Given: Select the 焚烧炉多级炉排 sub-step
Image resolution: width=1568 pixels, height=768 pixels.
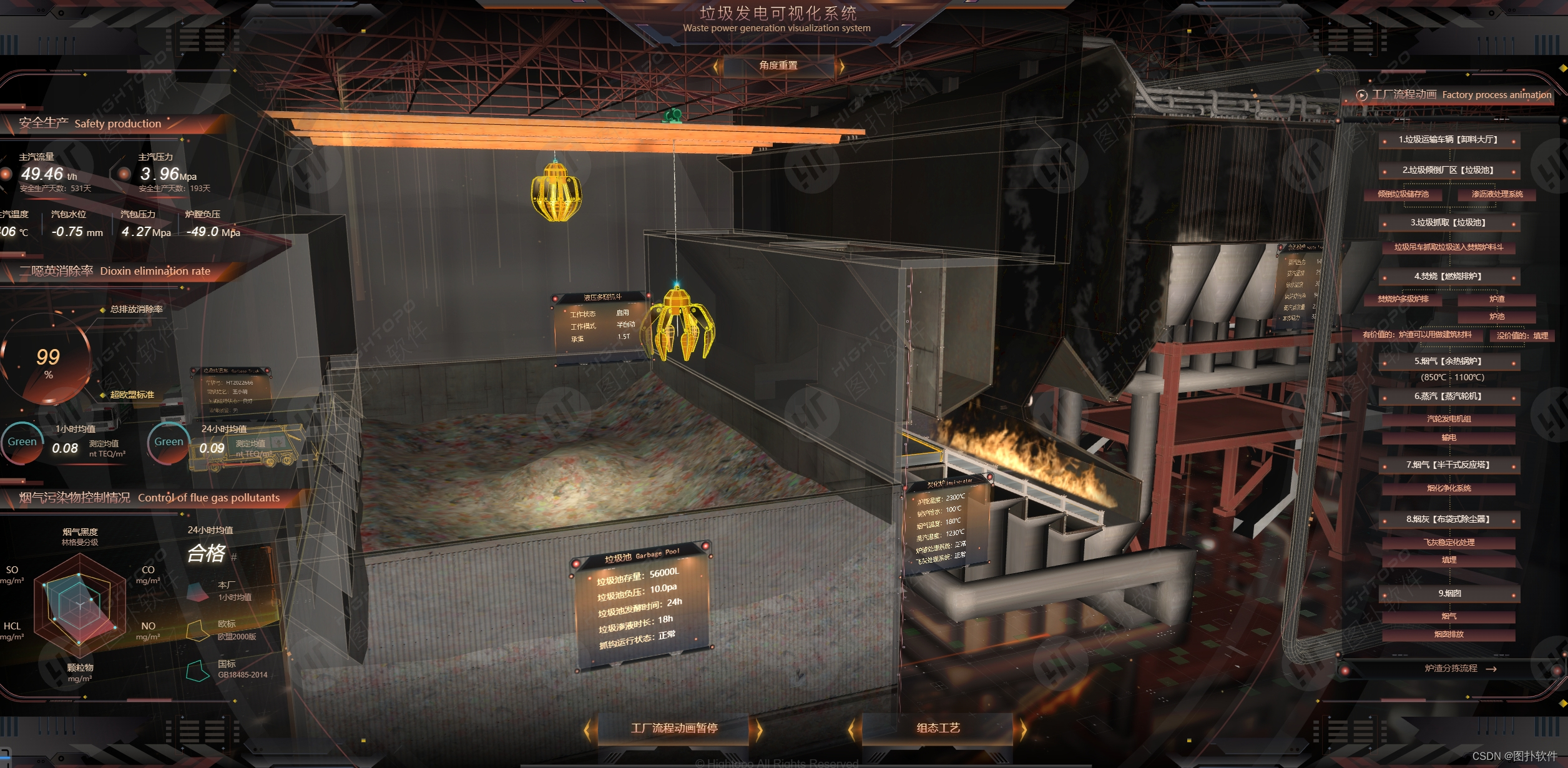Looking at the screenshot, I should tap(1403, 299).
